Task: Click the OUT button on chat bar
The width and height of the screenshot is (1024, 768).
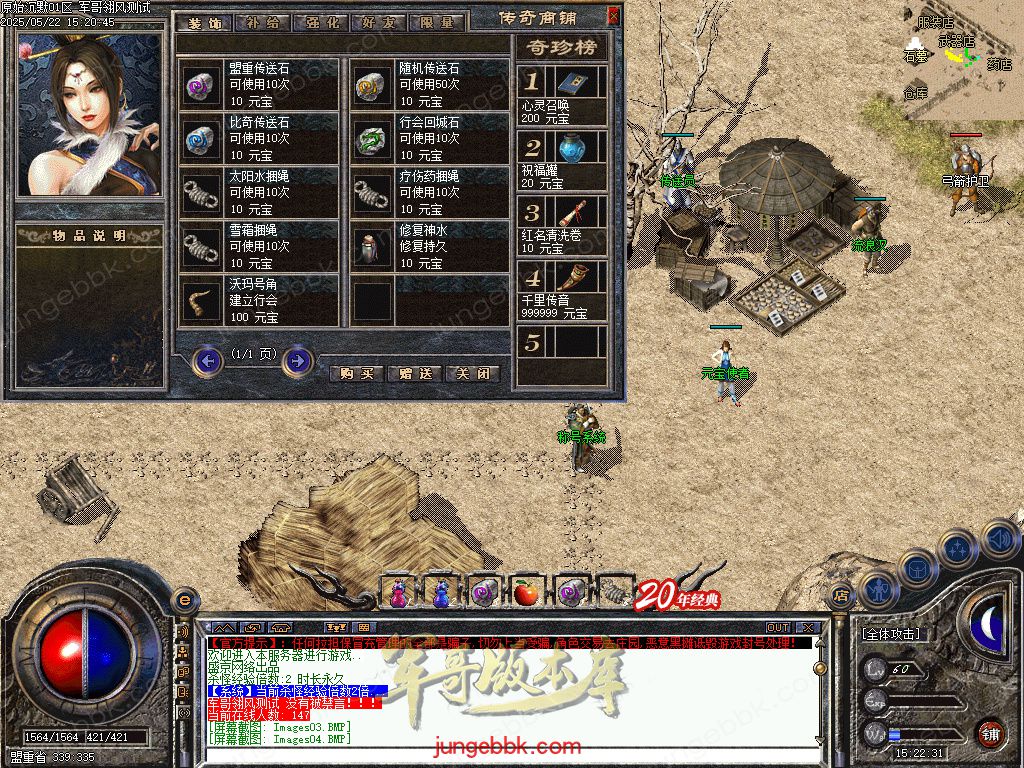Action: (778, 628)
